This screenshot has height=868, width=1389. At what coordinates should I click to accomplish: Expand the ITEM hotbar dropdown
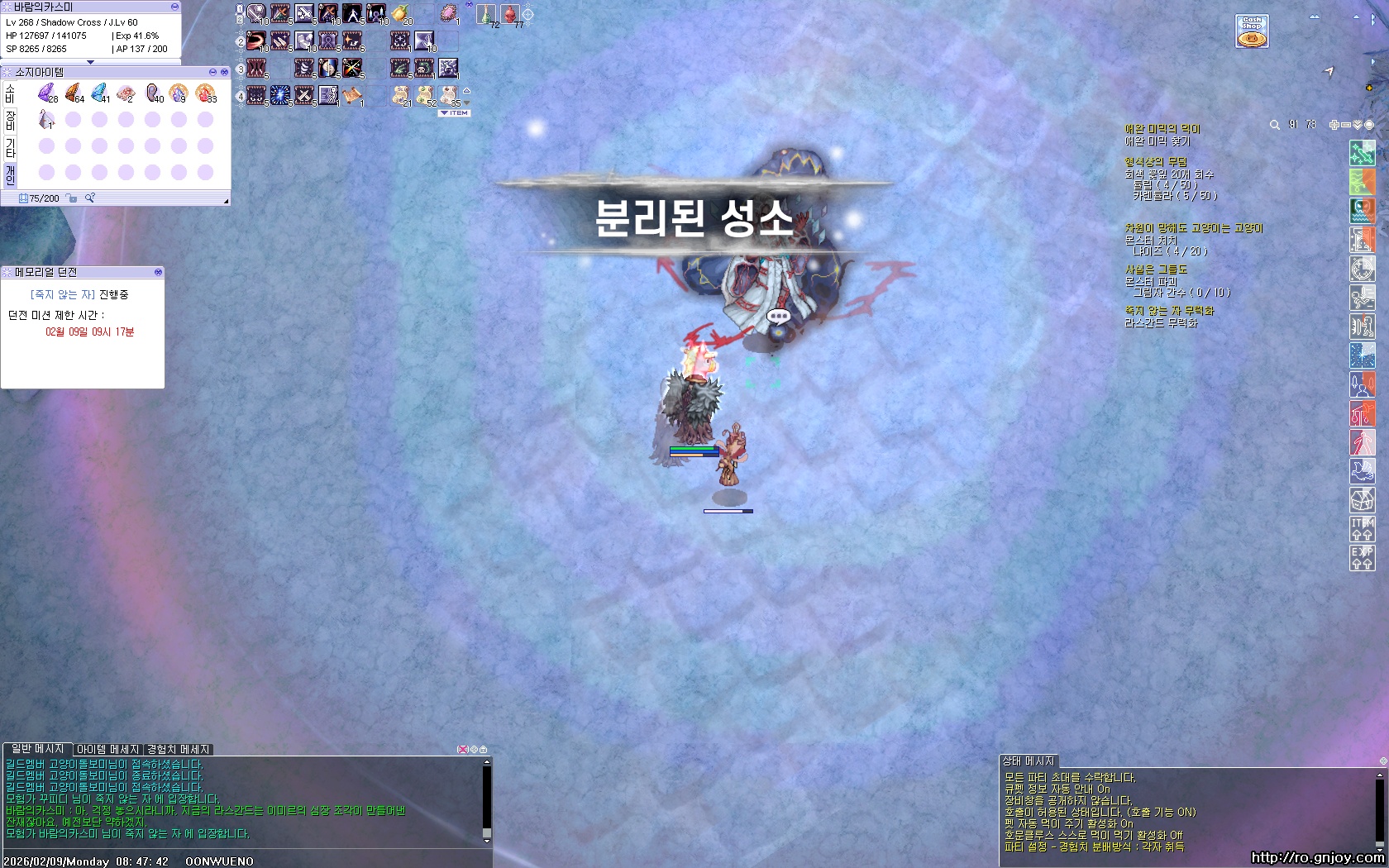point(453,112)
